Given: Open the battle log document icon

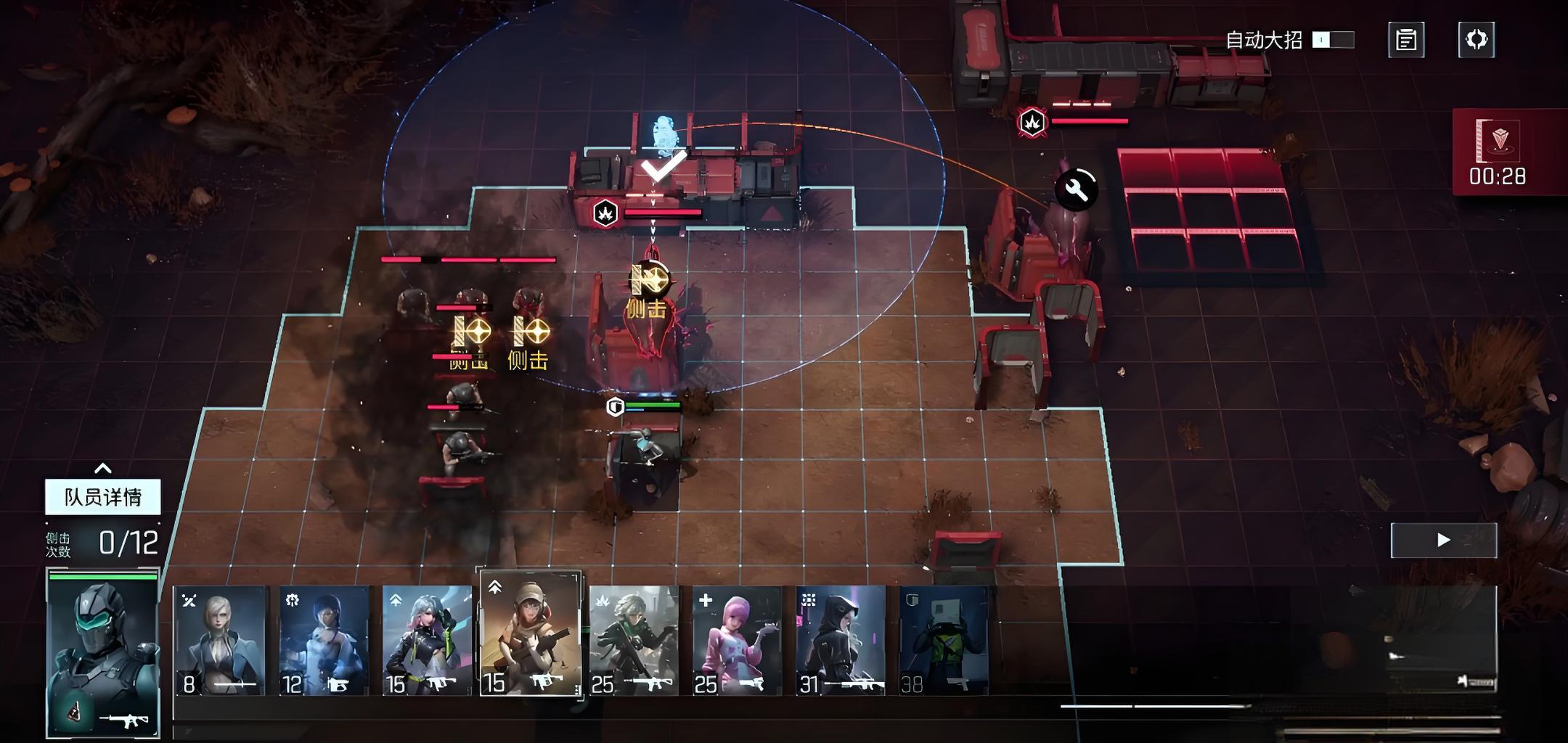Looking at the screenshot, I should 1406,40.
